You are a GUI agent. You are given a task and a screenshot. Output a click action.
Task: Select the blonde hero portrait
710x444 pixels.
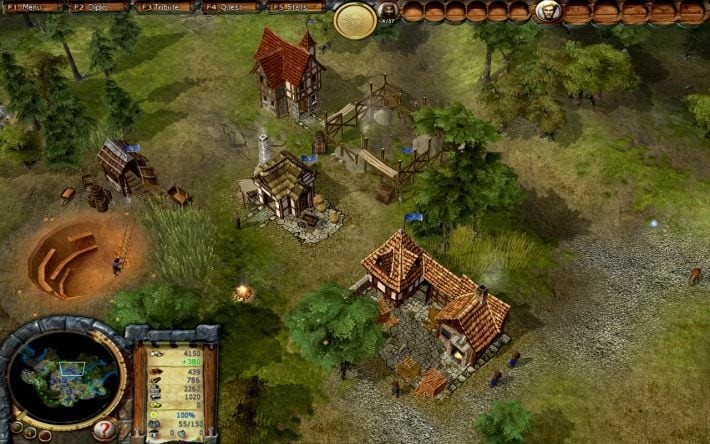[x=547, y=11]
